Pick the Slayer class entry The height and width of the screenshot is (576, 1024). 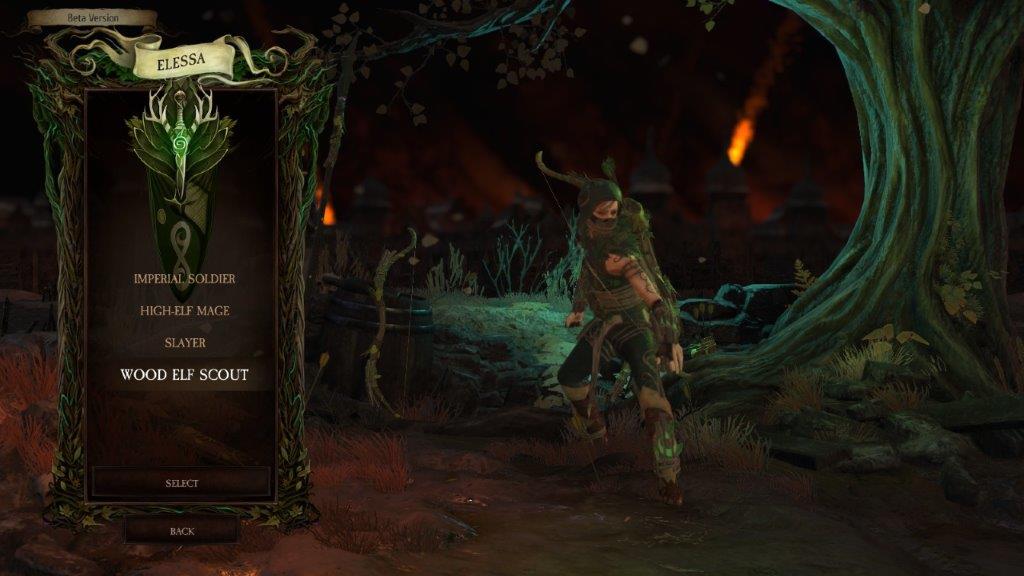[x=184, y=342]
